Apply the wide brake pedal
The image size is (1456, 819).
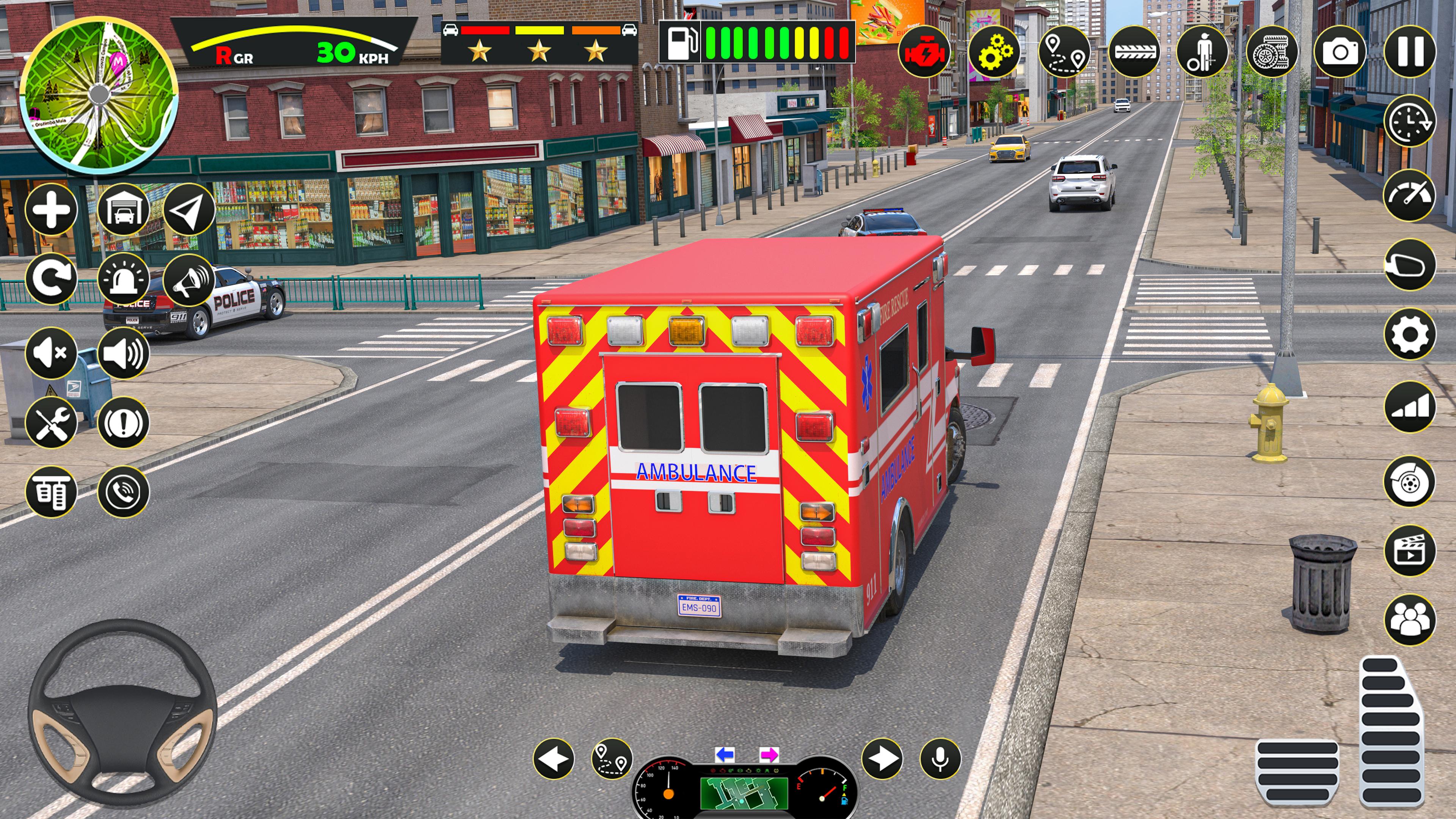1297,772
